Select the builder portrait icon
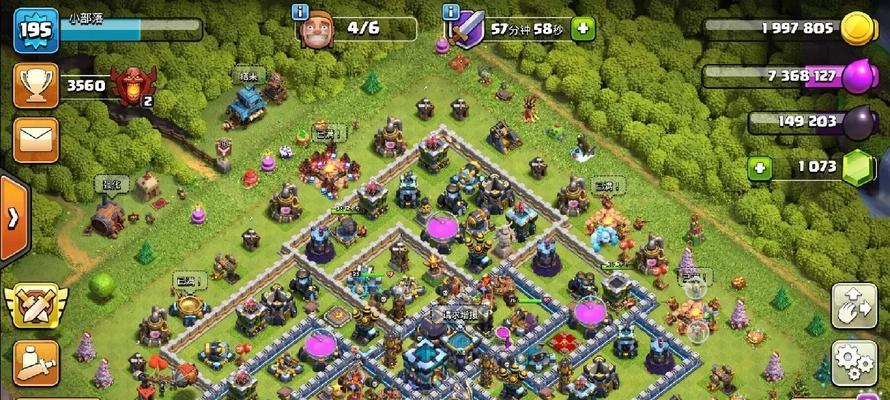The height and width of the screenshot is (400, 890). point(316,29)
